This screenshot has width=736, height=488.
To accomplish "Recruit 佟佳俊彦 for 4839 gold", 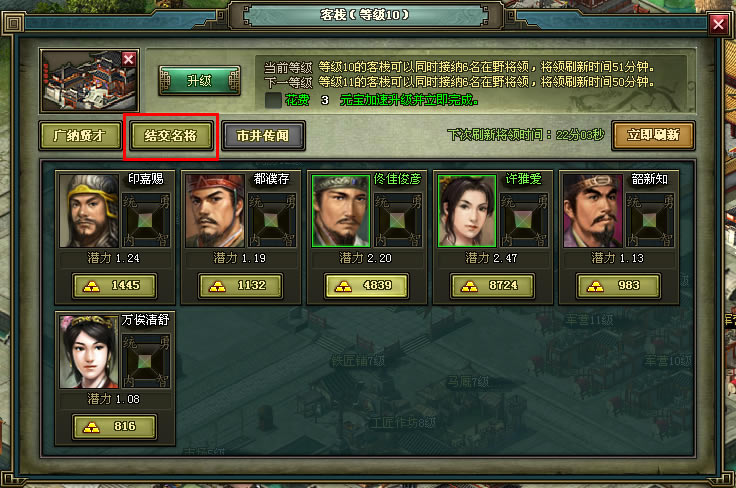I will click(x=366, y=286).
